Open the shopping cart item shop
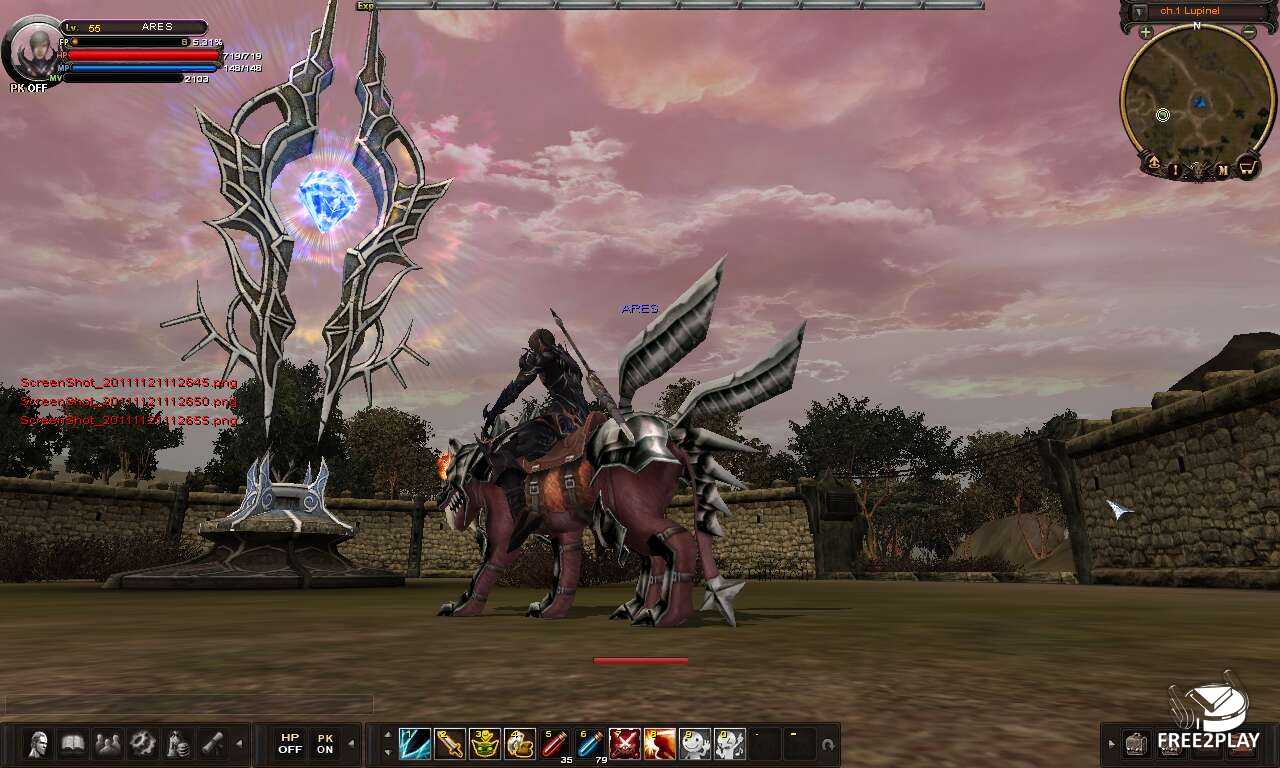Screen dimensions: 1280x768 (1247, 167)
